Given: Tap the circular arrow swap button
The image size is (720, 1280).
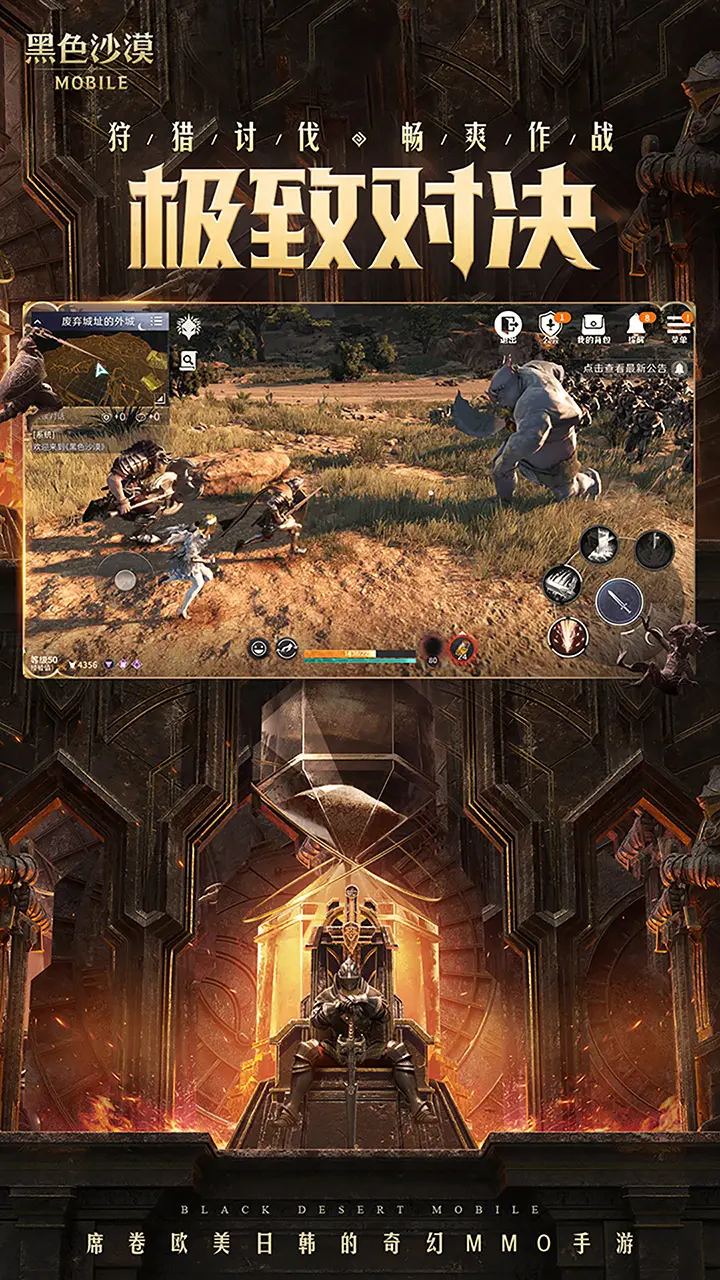Looking at the screenshot, I should coord(286,649).
